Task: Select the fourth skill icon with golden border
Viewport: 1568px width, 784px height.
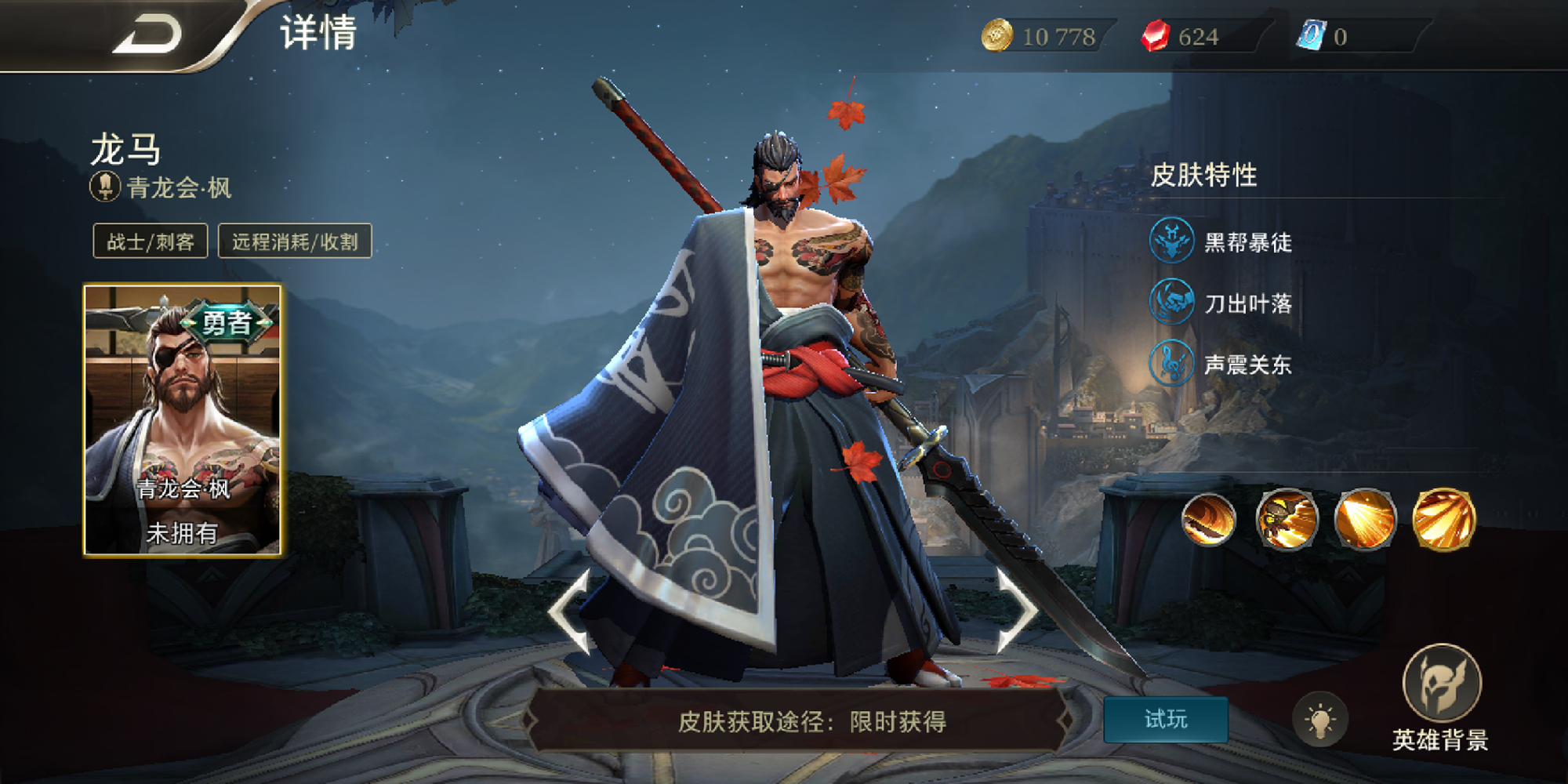Action: (x=1443, y=519)
